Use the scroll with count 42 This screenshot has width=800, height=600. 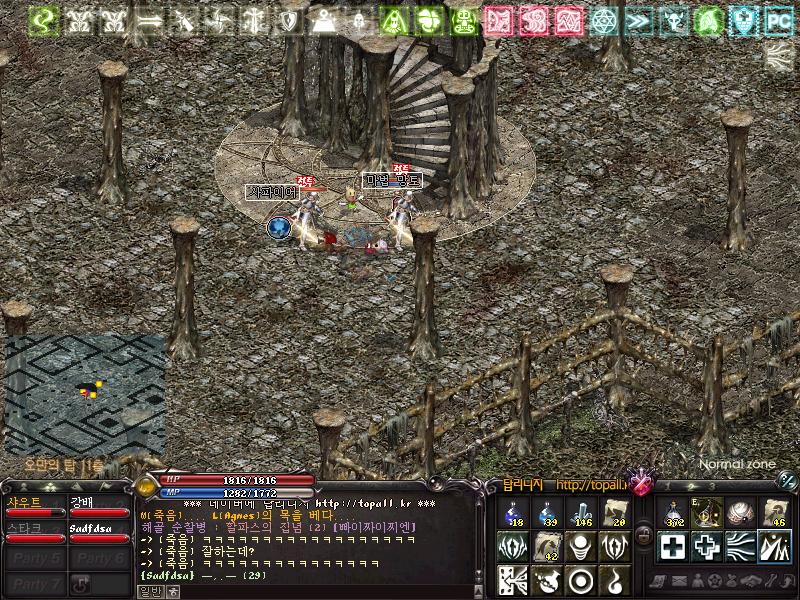pyautogui.click(x=547, y=546)
